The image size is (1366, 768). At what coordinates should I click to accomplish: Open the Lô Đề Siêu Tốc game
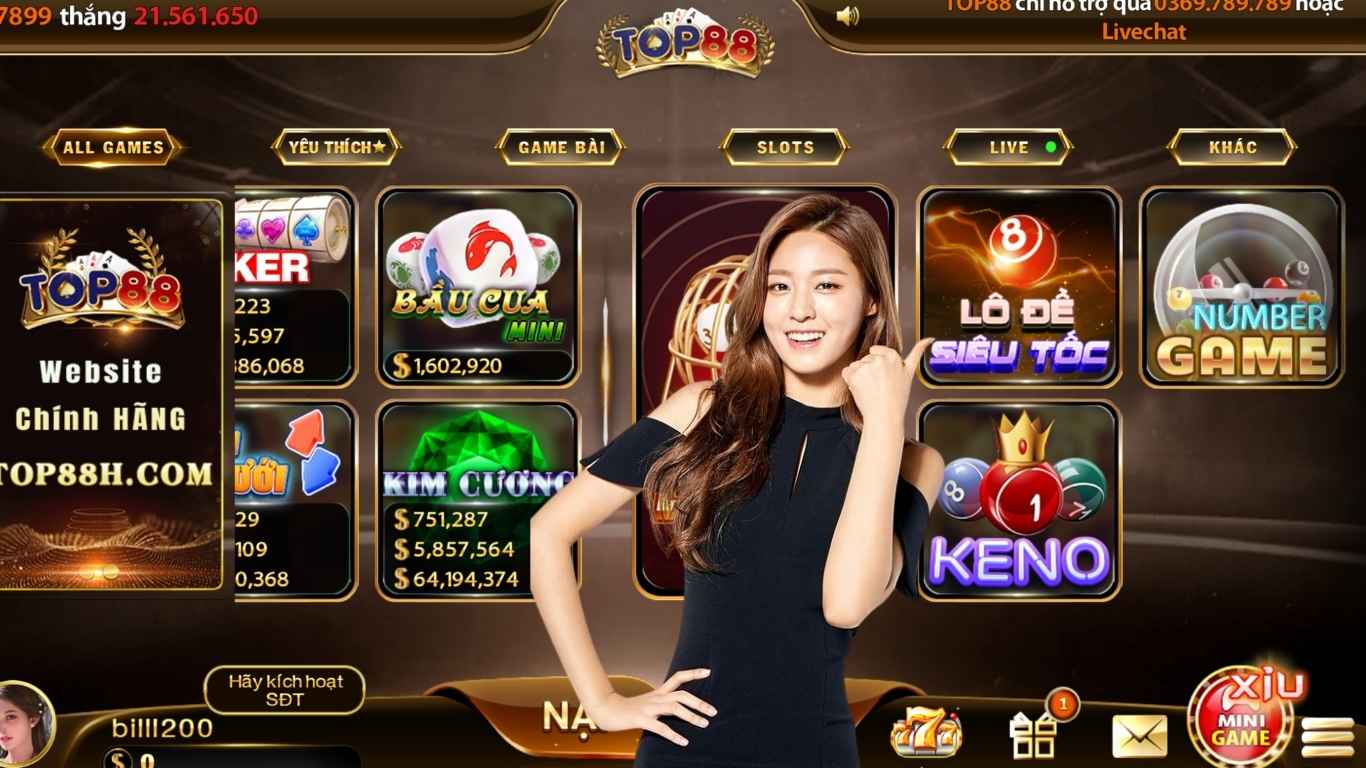(x=1018, y=290)
